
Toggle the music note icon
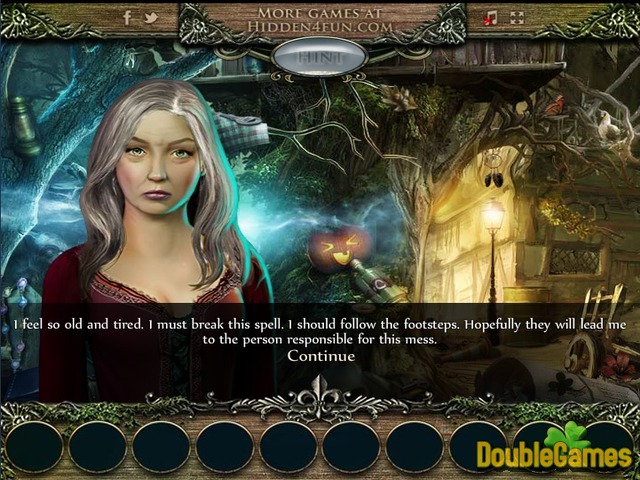tap(490, 17)
